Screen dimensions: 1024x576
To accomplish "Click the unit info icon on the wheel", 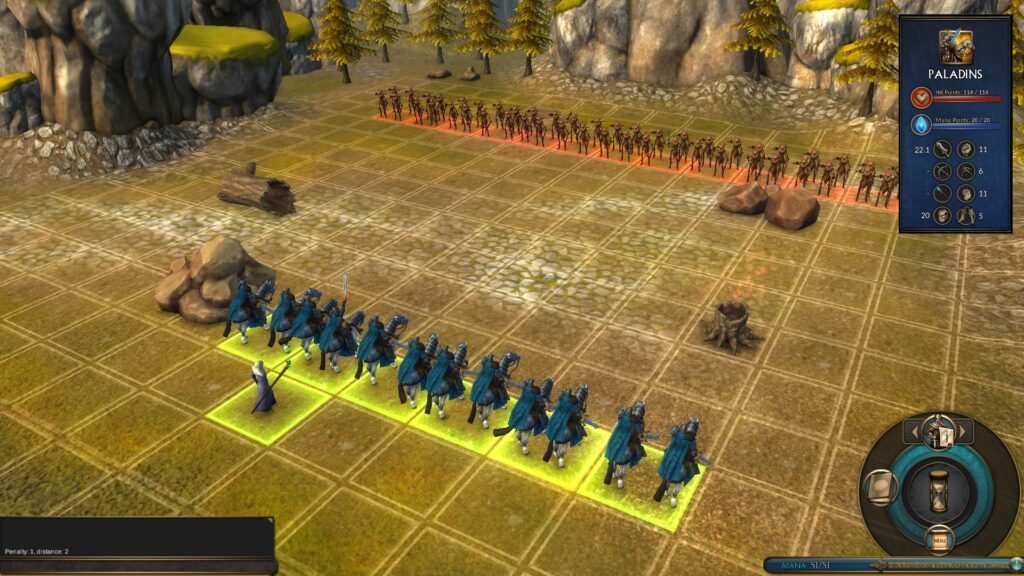I will tap(937, 432).
